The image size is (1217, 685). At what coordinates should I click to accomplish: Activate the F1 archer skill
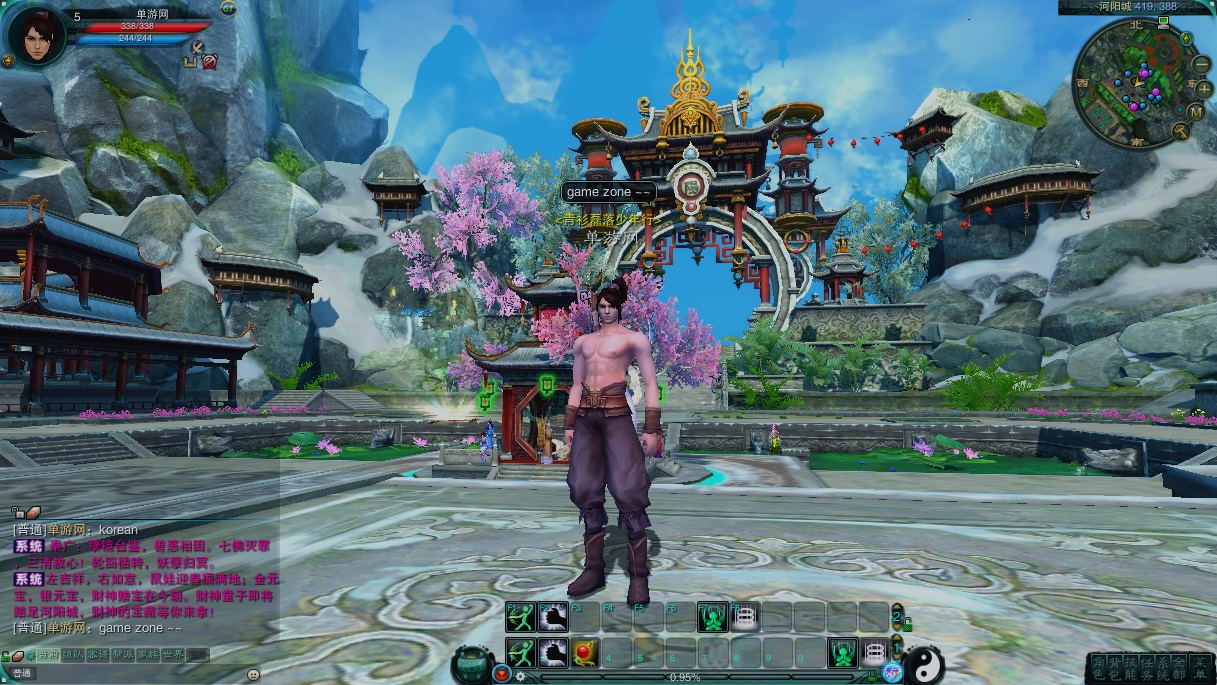(519, 618)
